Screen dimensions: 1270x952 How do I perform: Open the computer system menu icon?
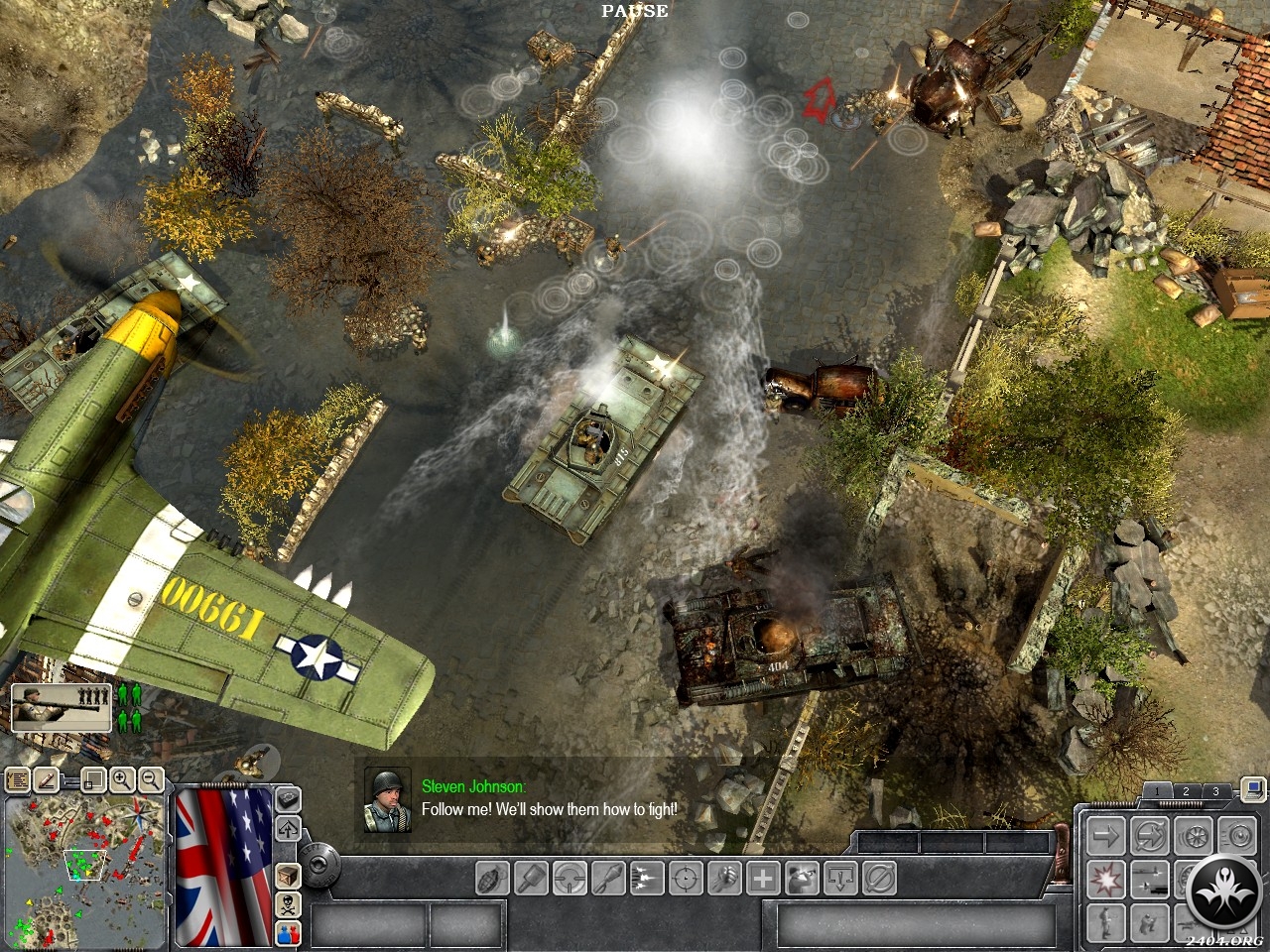tap(1254, 789)
